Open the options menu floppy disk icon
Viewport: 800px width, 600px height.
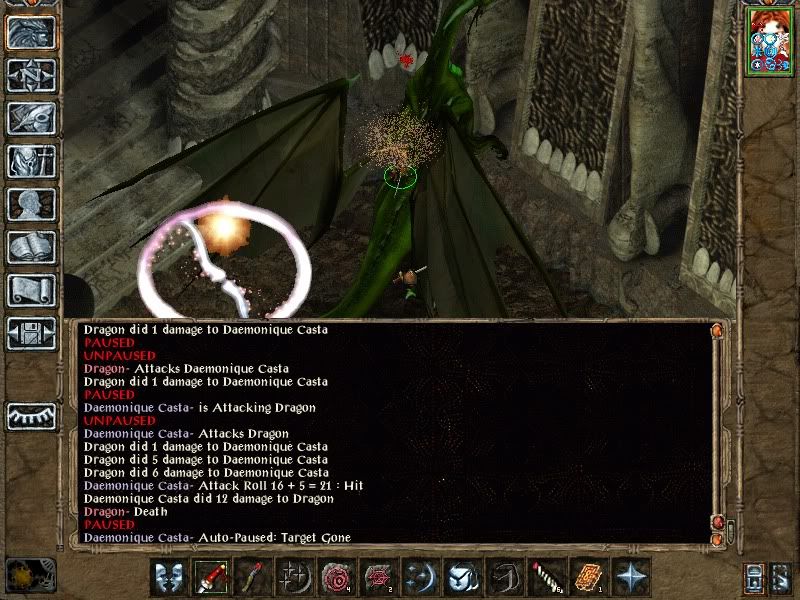click(x=31, y=333)
